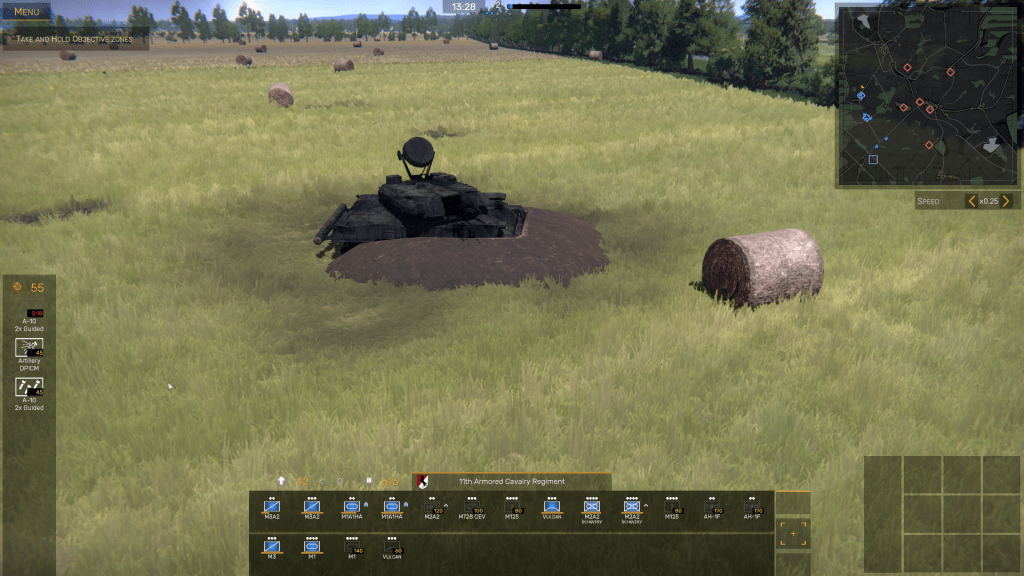The image size is (1024, 576).
Task: Select the M728 CEV unit card
Action: (471, 509)
